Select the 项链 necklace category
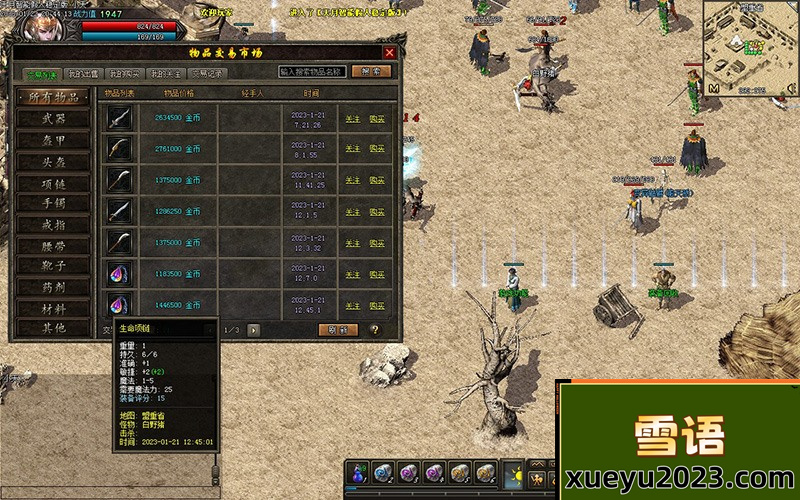The width and height of the screenshot is (800, 500). 54,182
